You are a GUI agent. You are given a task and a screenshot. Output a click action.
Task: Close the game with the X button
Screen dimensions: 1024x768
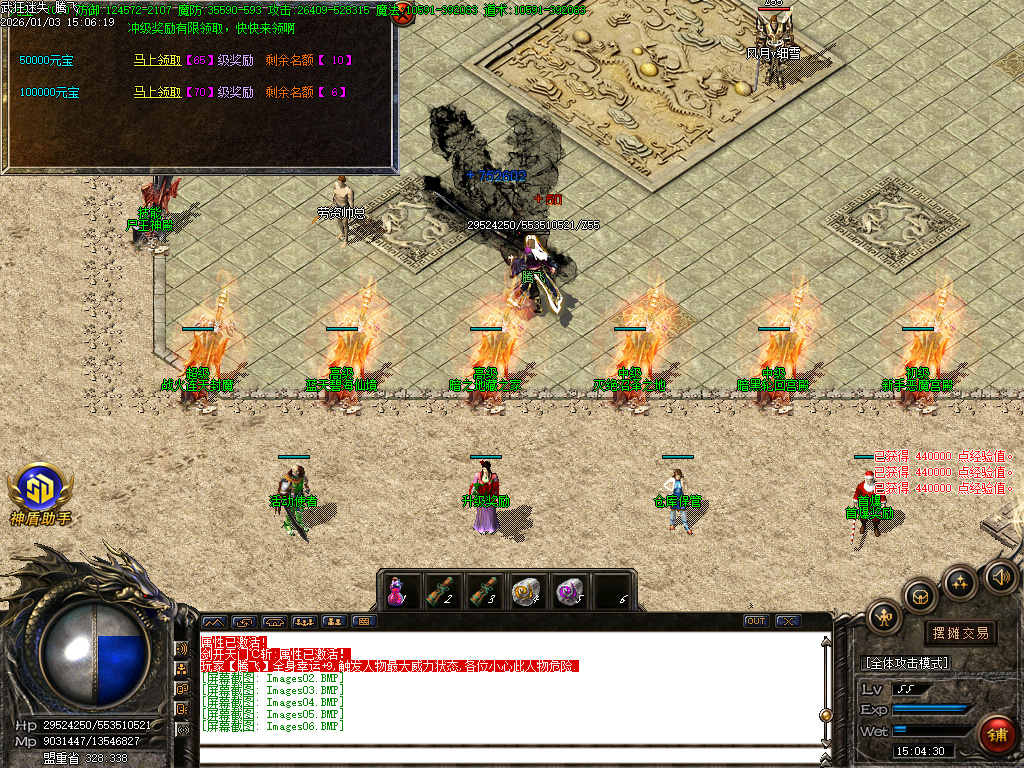(x=788, y=621)
